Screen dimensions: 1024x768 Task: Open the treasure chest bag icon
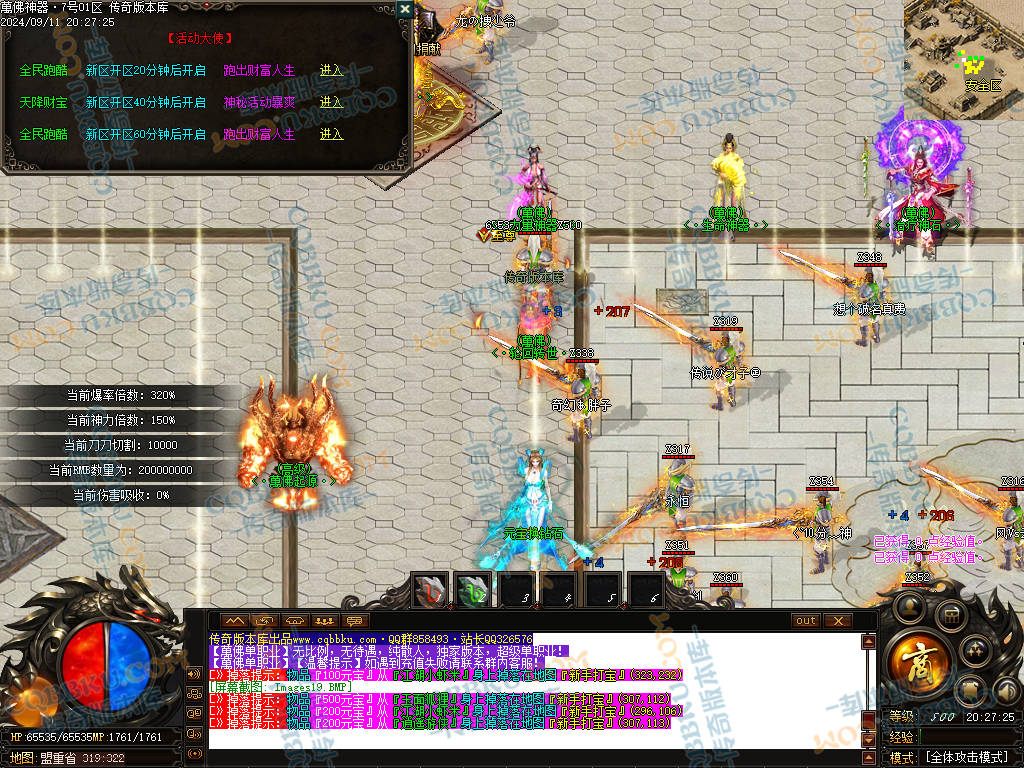click(950, 615)
